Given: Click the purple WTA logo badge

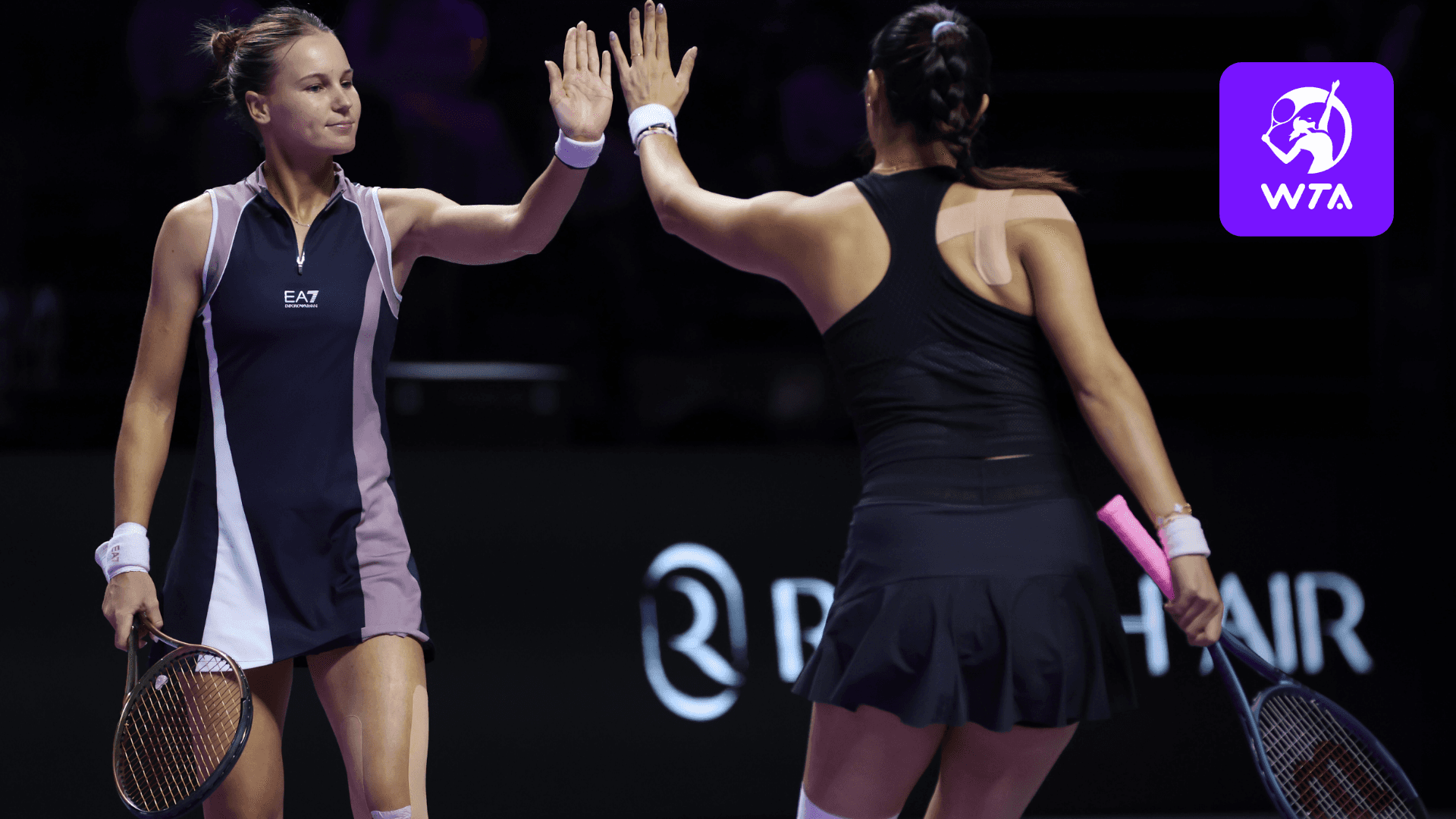Looking at the screenshot, I should tap(1306, 149).
